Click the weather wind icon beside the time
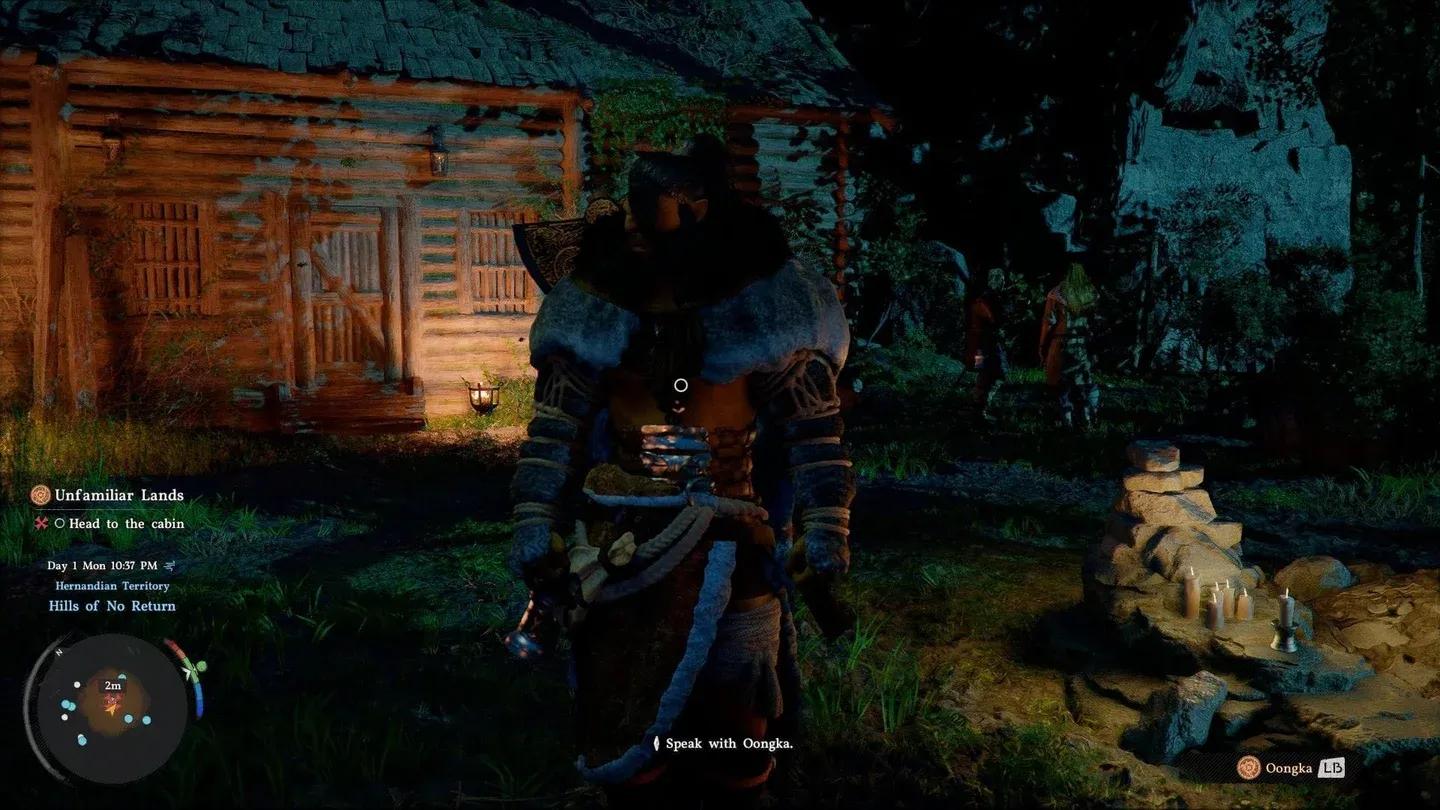The width and height of the screenshot is (1440, 810). [170, 566]
